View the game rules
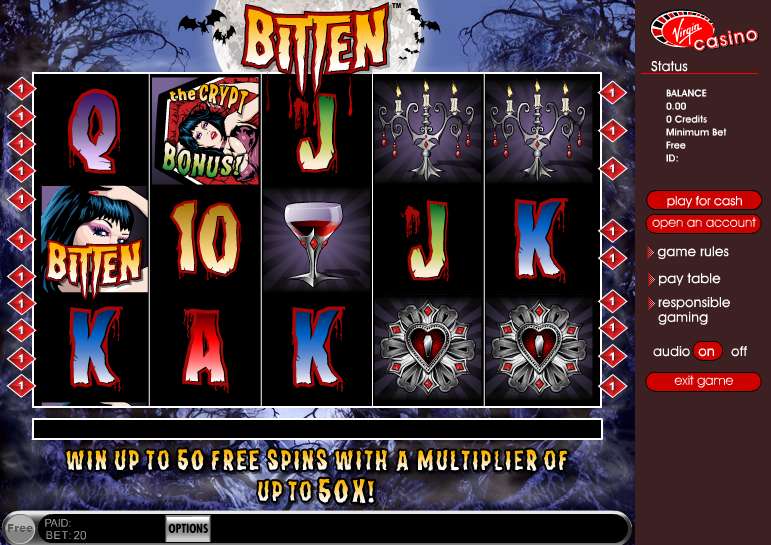The width and height of the screenshot is (771, 545). 693,252
